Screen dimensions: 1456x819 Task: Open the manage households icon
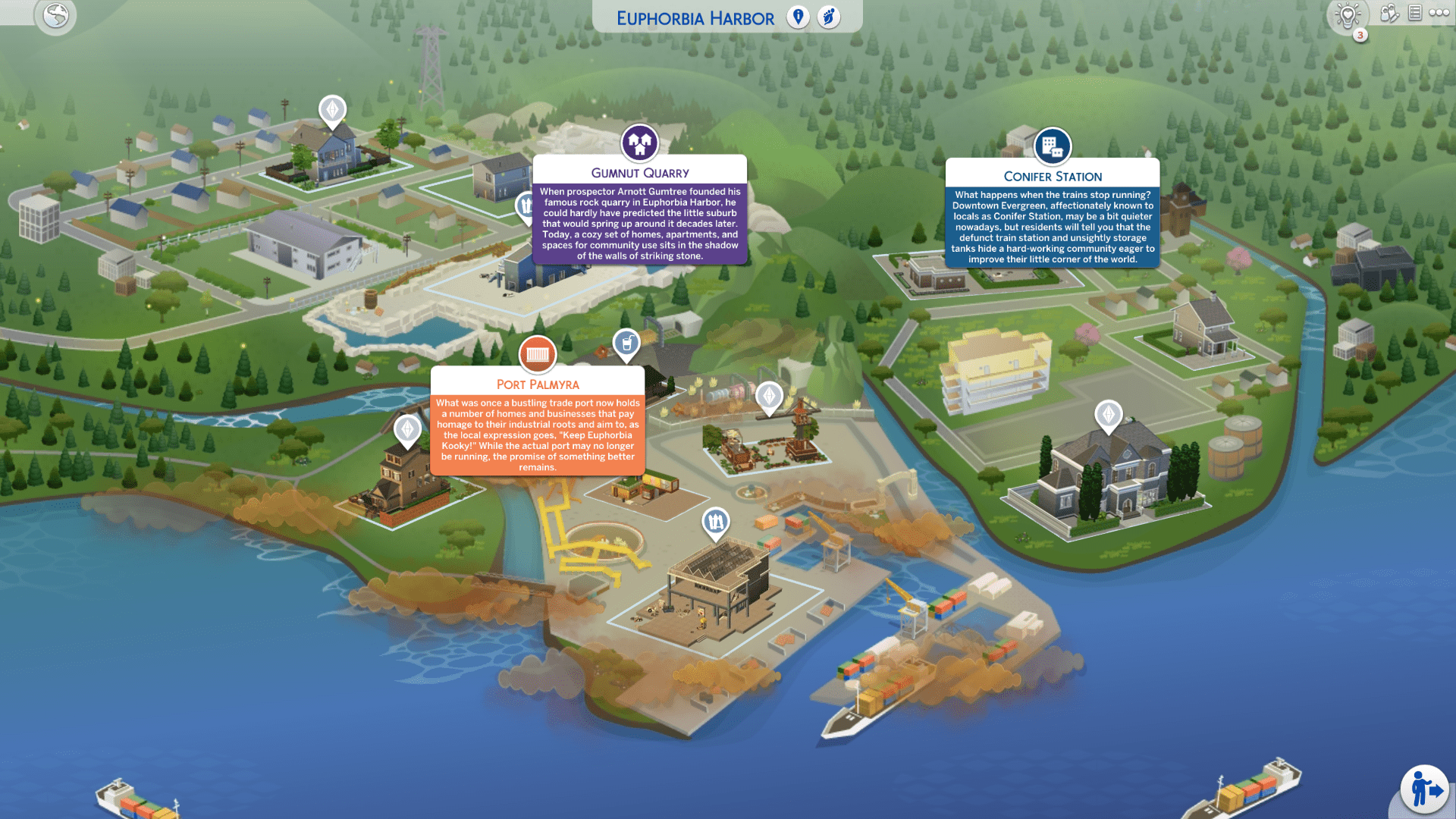click(x=1389, y=14)
